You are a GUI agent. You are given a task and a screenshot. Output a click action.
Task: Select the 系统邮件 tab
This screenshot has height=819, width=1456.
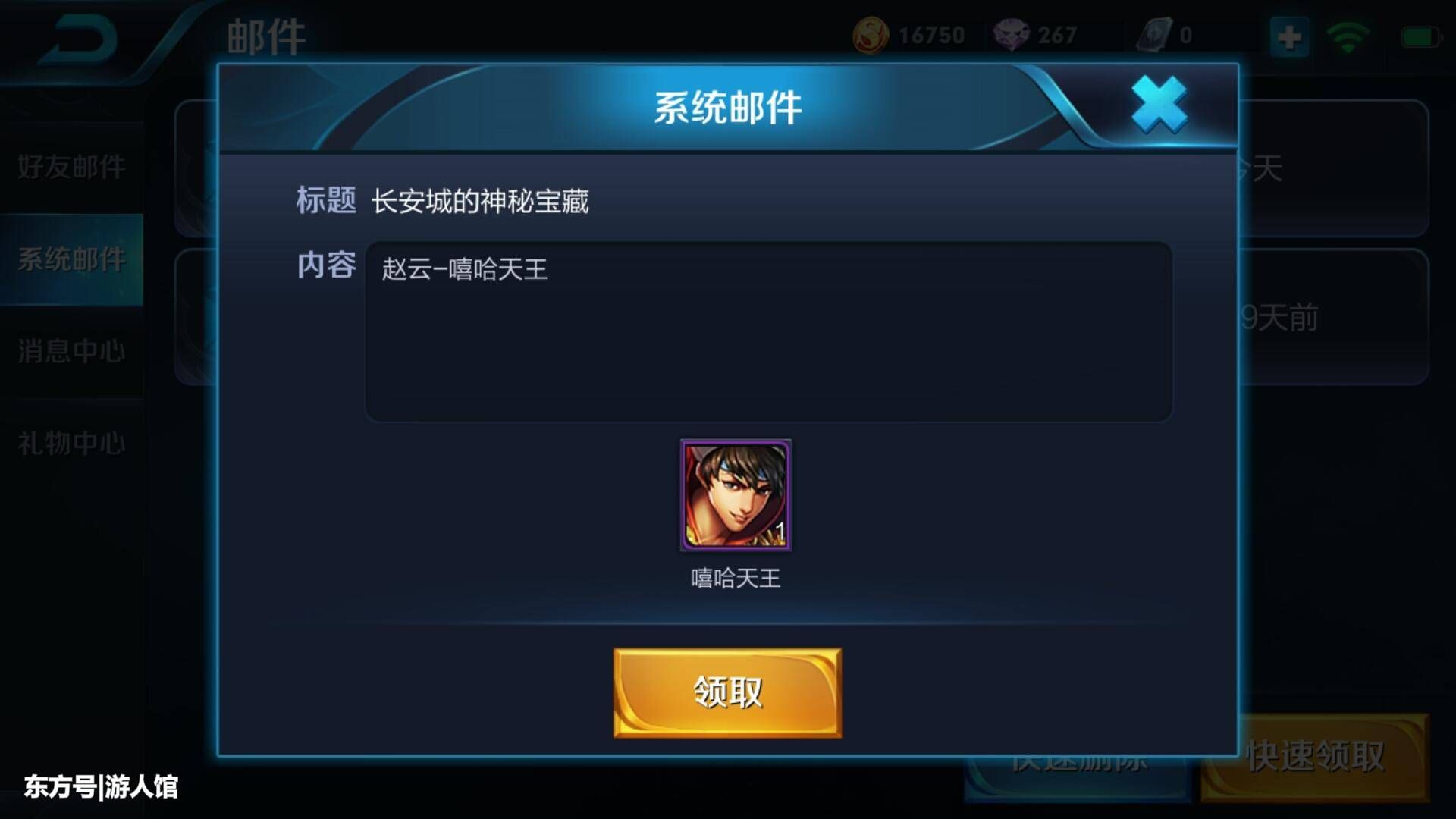click(x=72, y=260)
